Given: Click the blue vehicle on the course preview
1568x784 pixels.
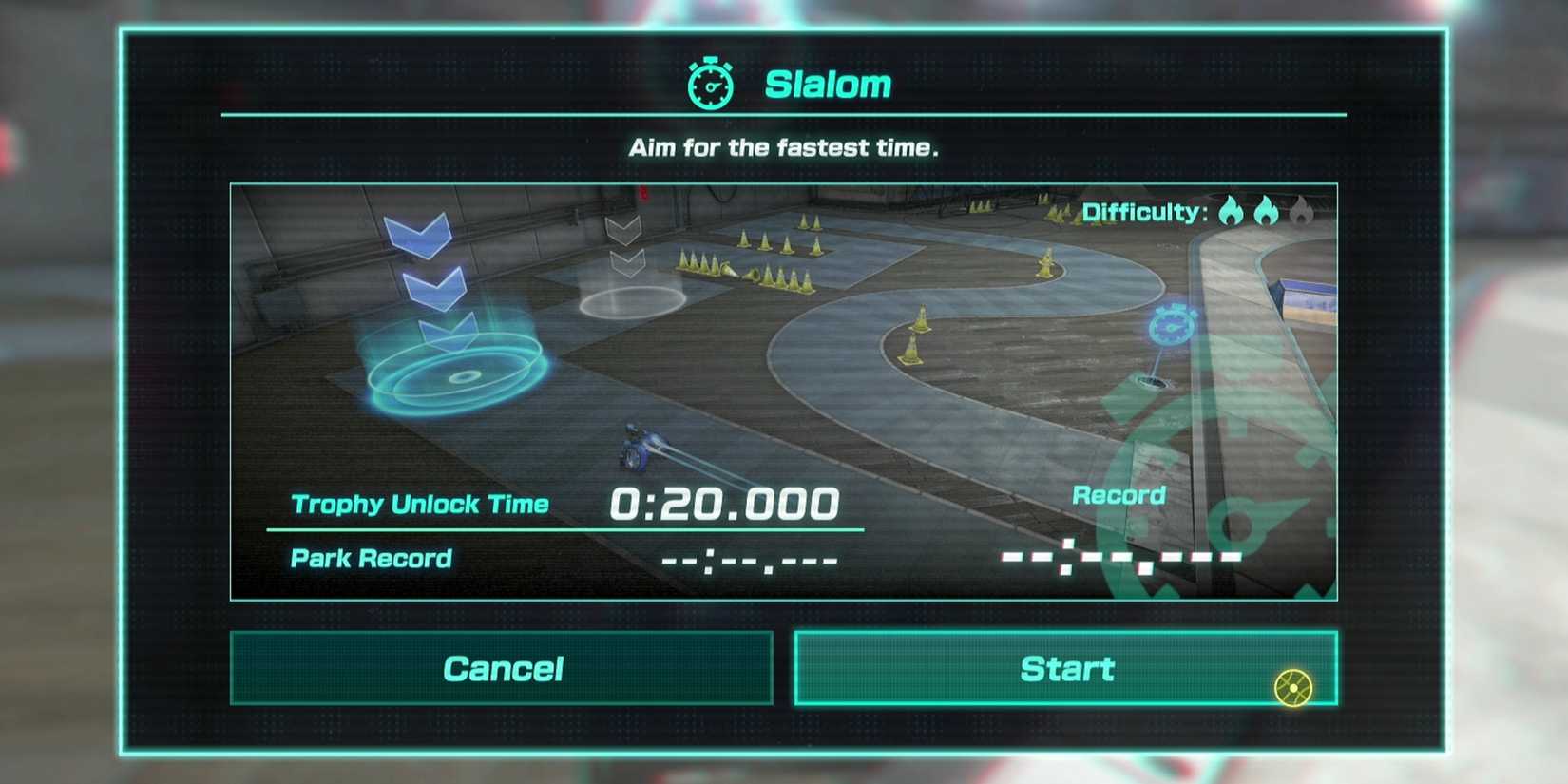Looking at the screenshot, I should (639, 449).
